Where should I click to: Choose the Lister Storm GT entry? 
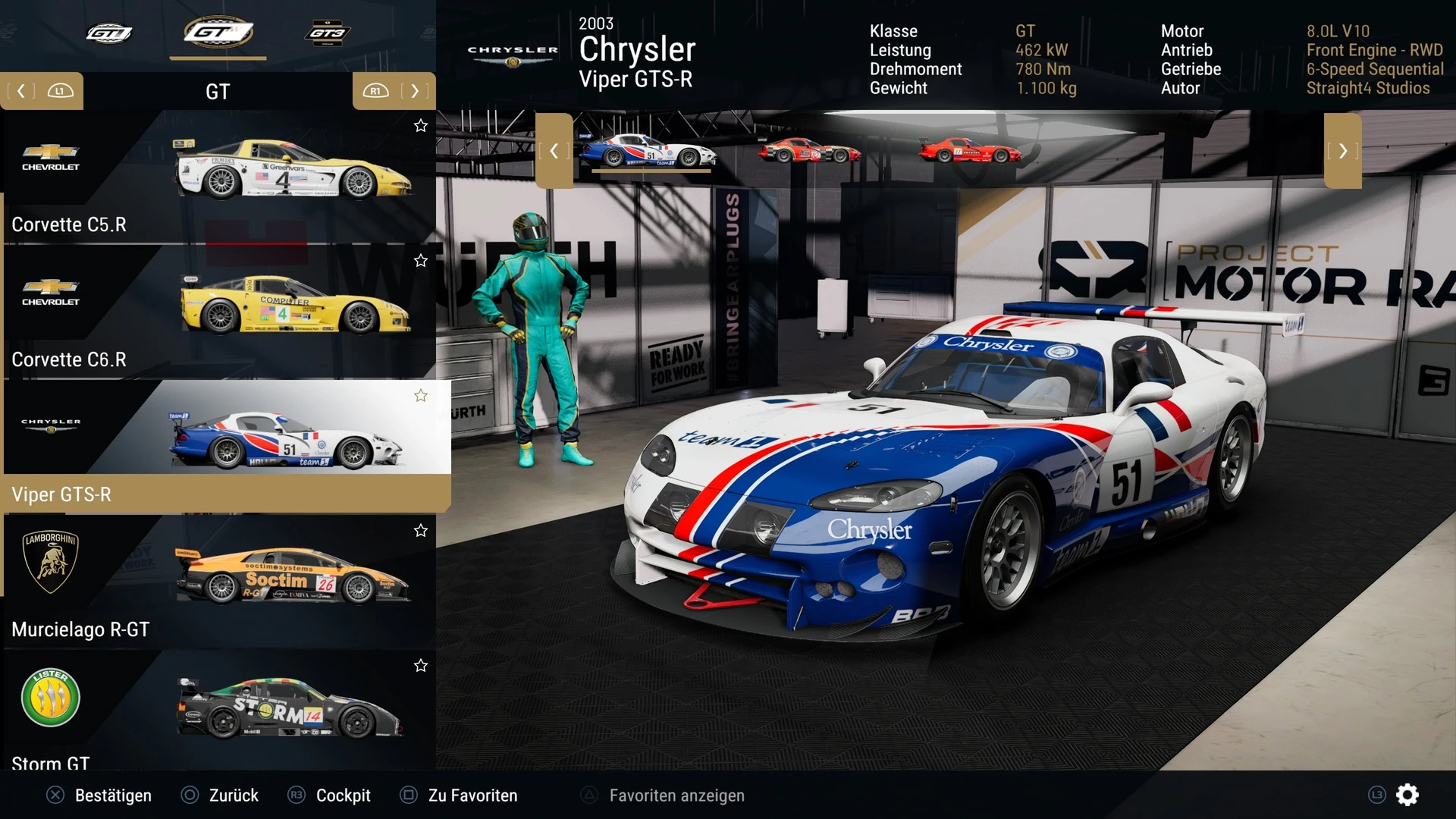coord(220,713)
